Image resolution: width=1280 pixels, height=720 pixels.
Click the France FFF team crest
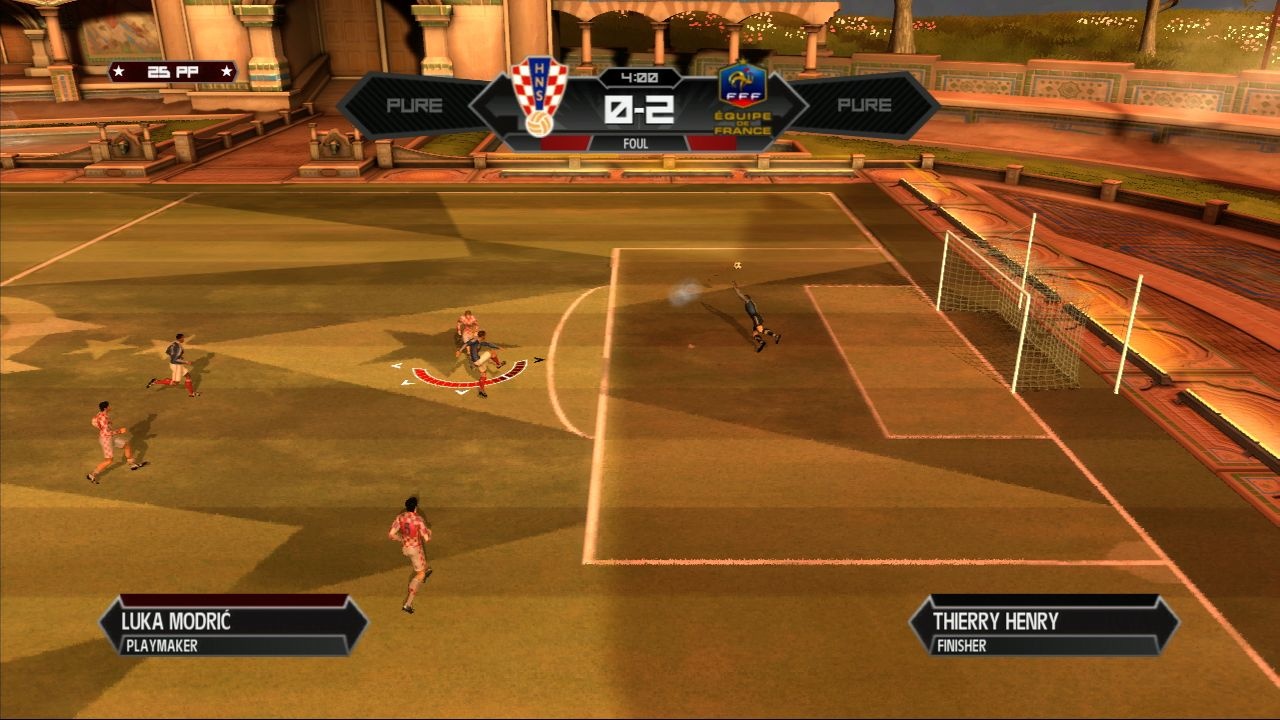click(x=743, y=98)
